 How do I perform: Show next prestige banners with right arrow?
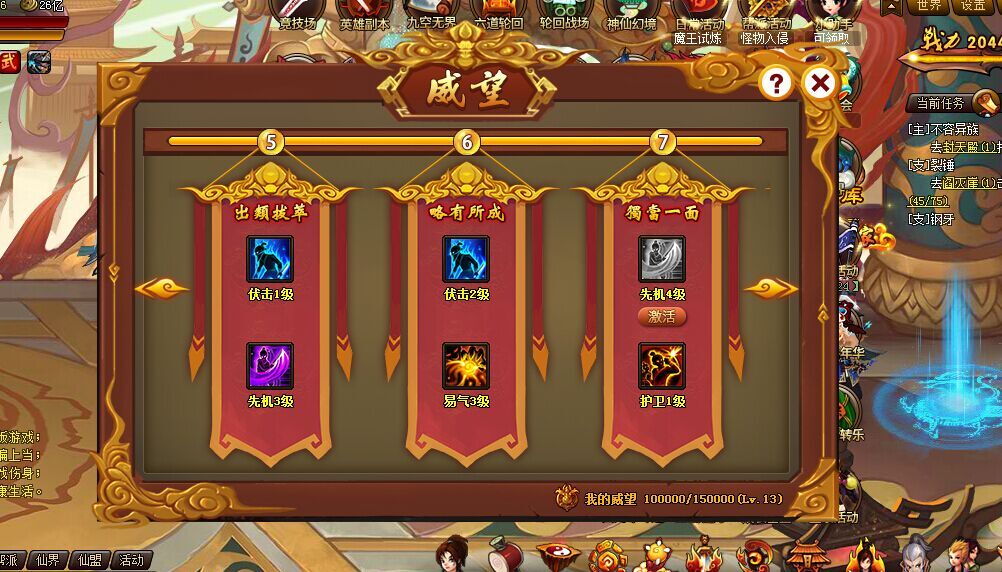(771, 289)
